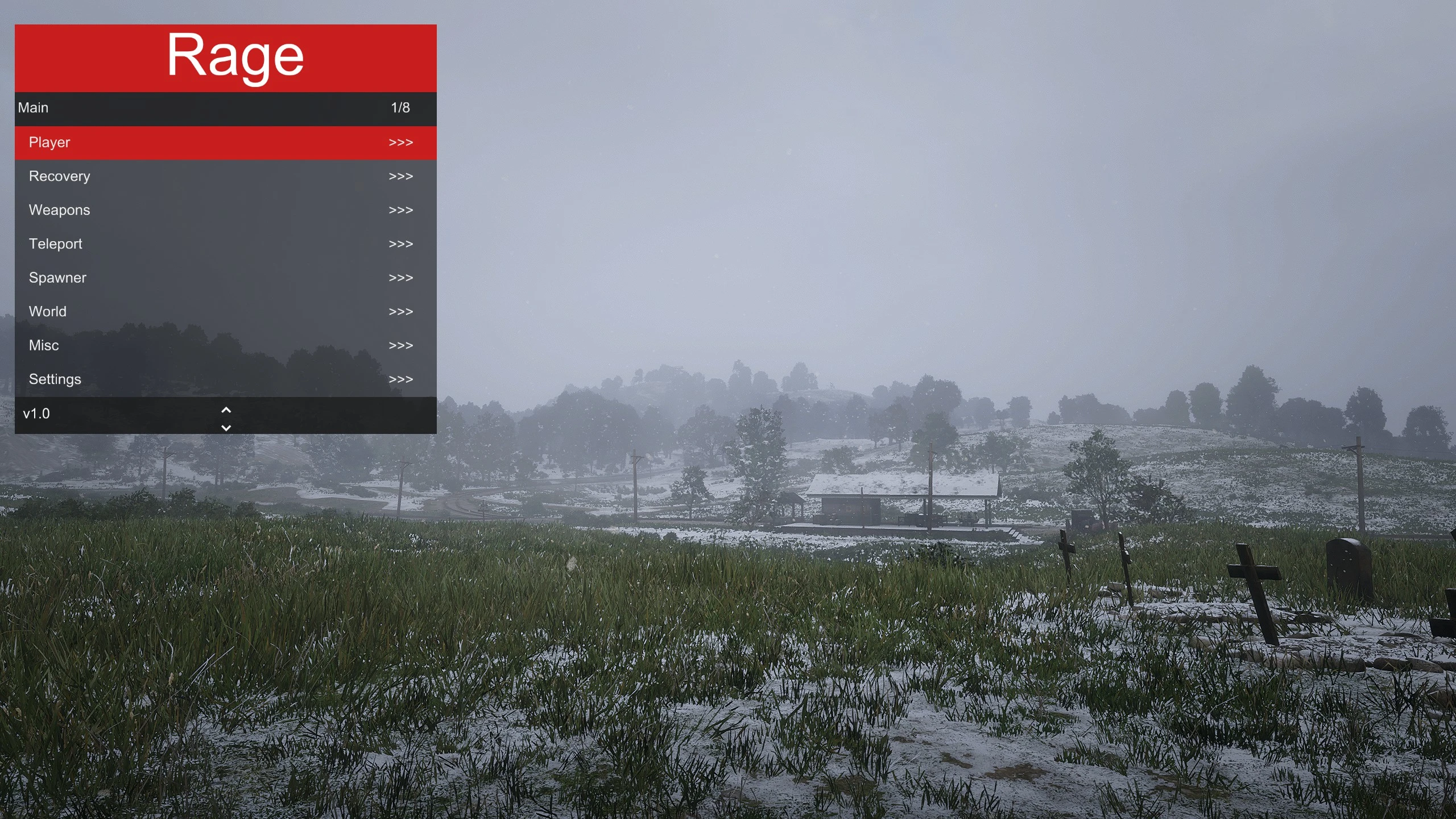This screenshot has width=1456, height=819.
Task: Open the Misc menu entry
Action: (x=225, y=345)
